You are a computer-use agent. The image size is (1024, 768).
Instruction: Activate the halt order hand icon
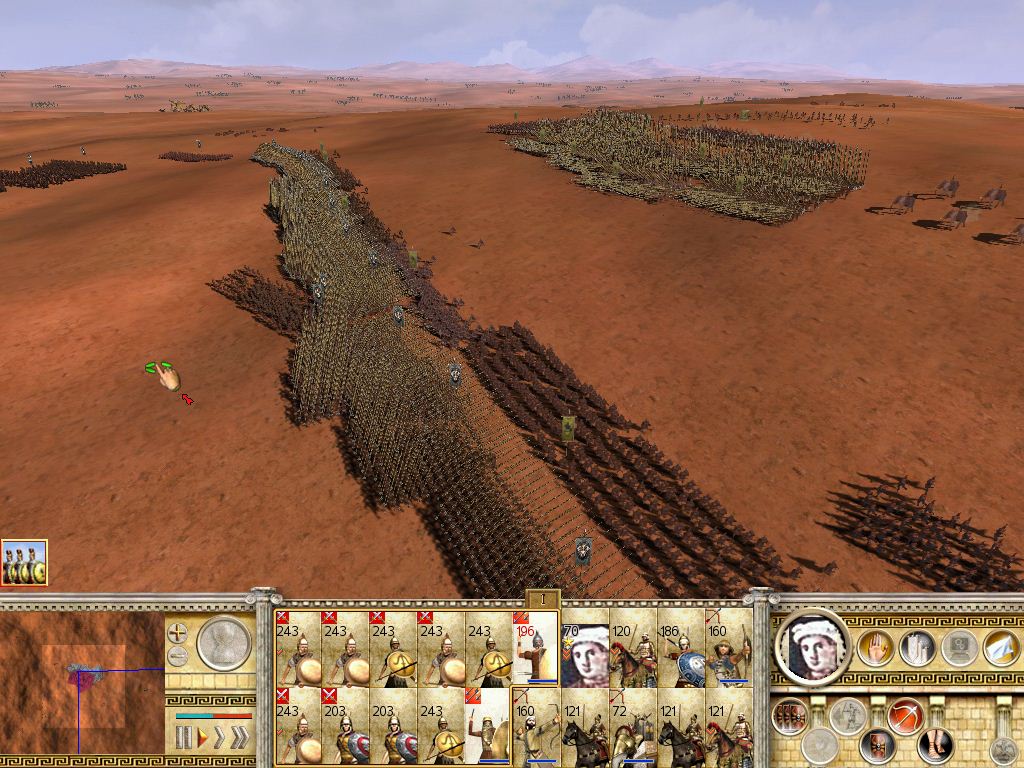coord(876,647)
